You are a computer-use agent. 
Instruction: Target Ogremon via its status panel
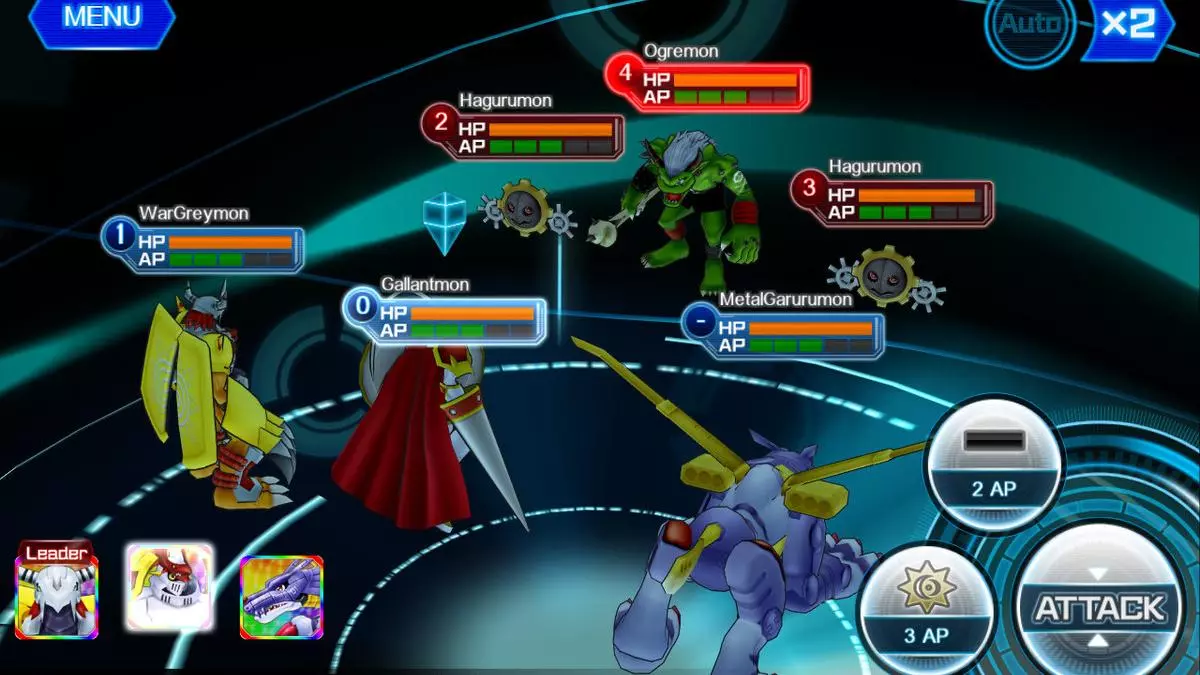(708, 82)
